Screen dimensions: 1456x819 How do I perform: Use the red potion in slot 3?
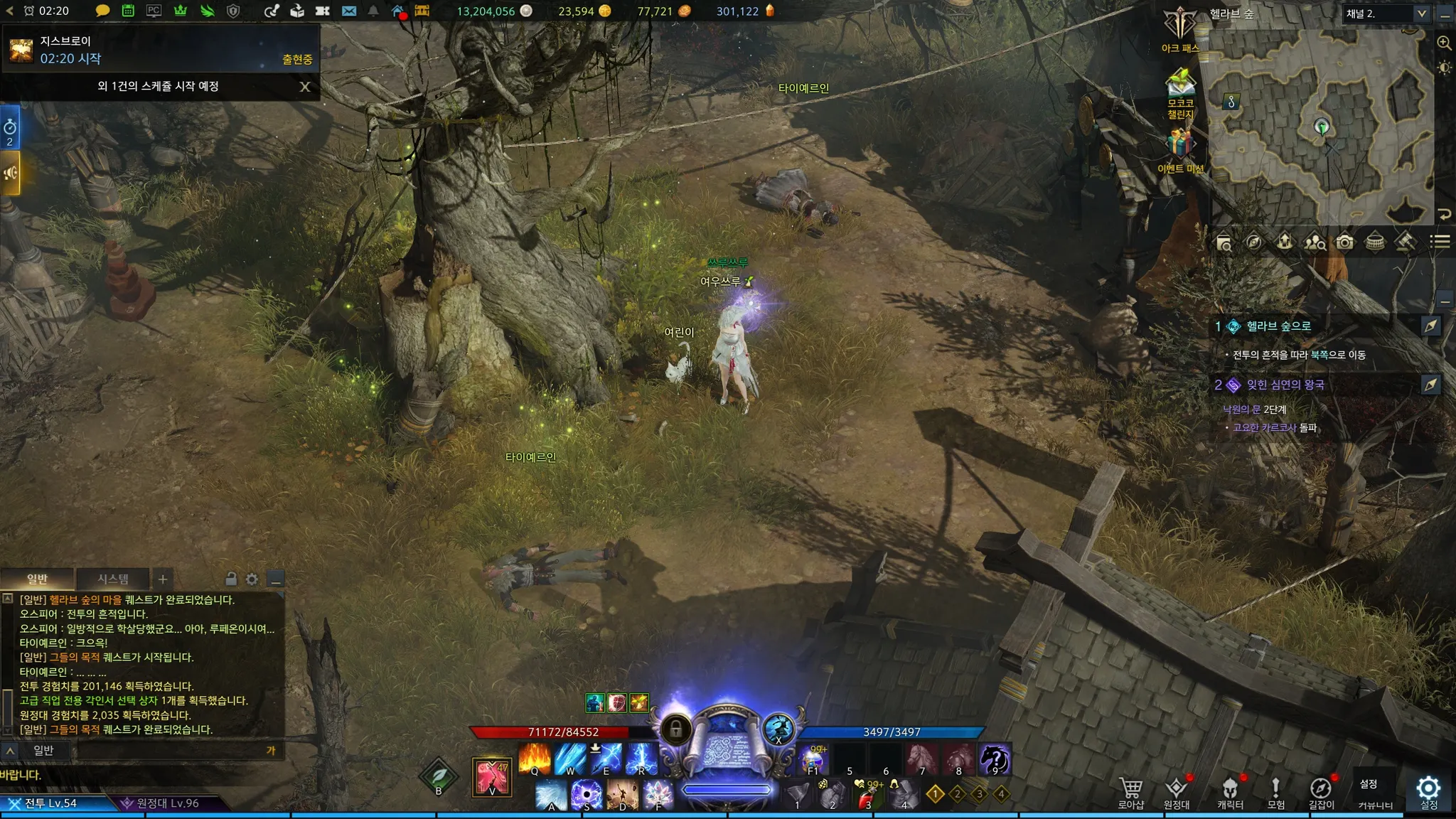(866, 796)
